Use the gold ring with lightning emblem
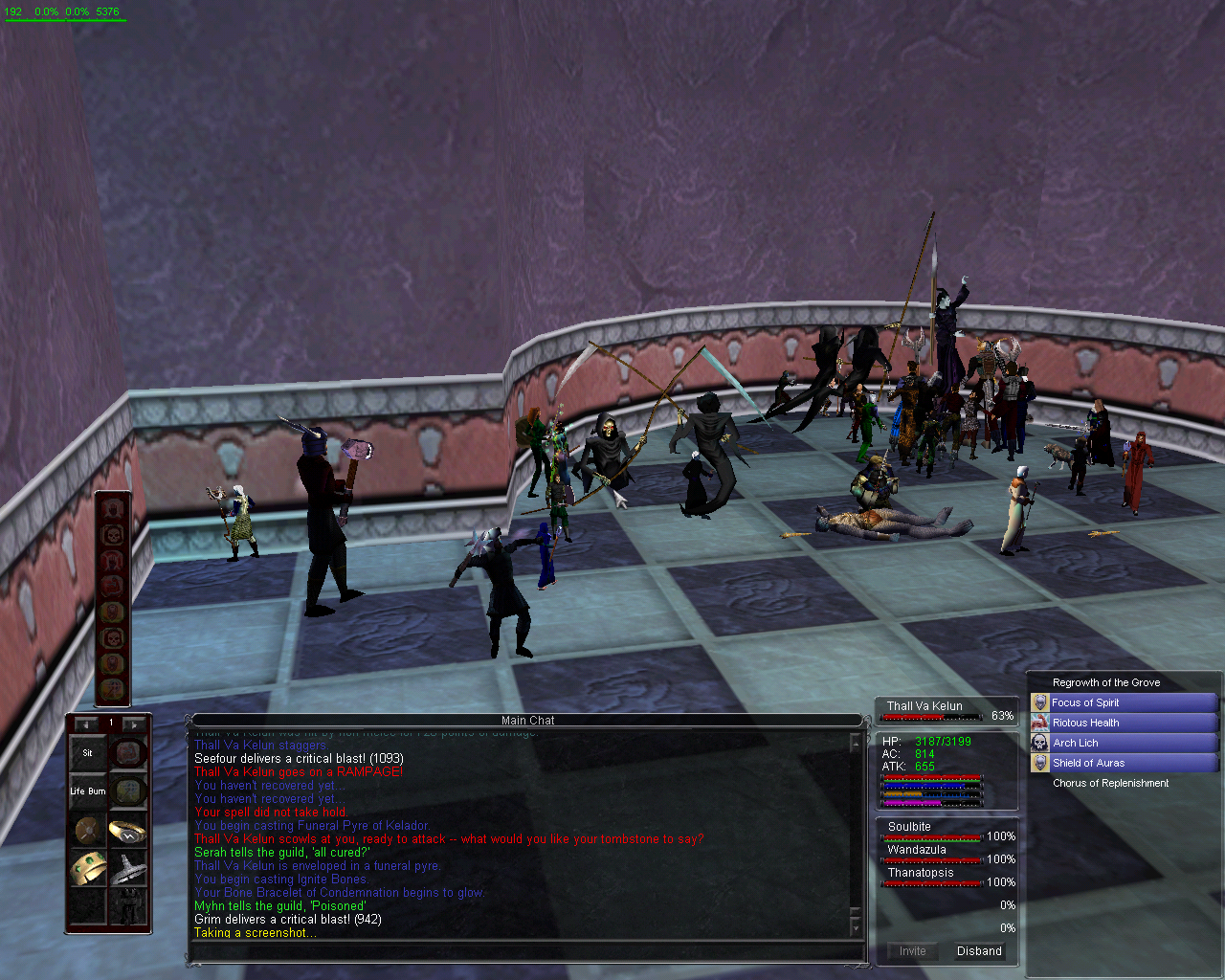The height and width of the screenshot is (980, 1225). (x=127, y=831)
